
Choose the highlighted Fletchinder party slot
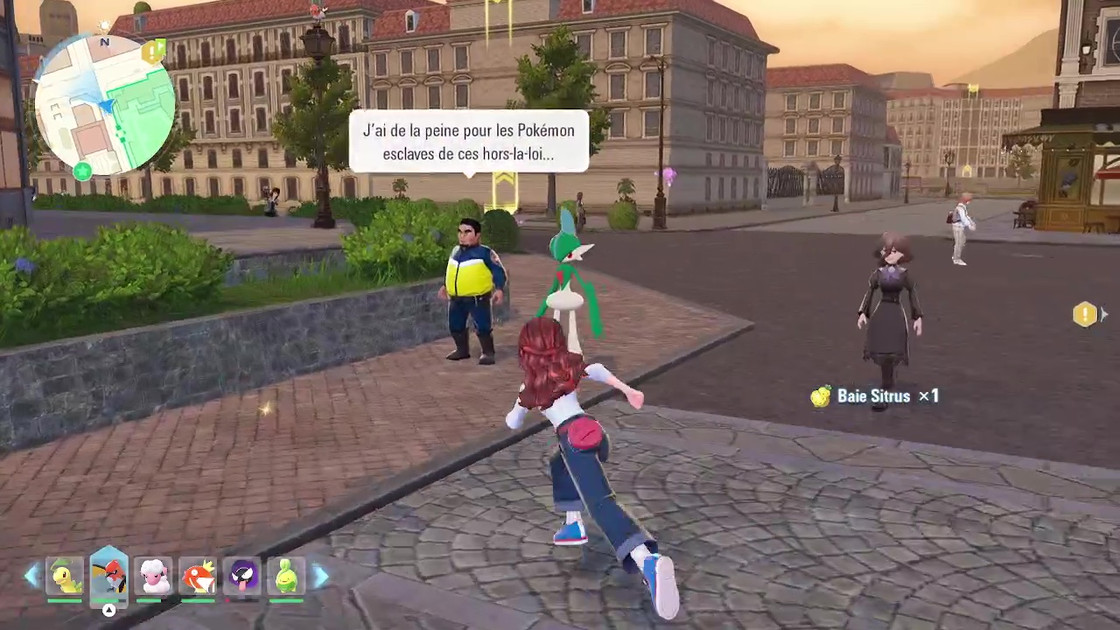pyautogui.click(x=109, y=576)
